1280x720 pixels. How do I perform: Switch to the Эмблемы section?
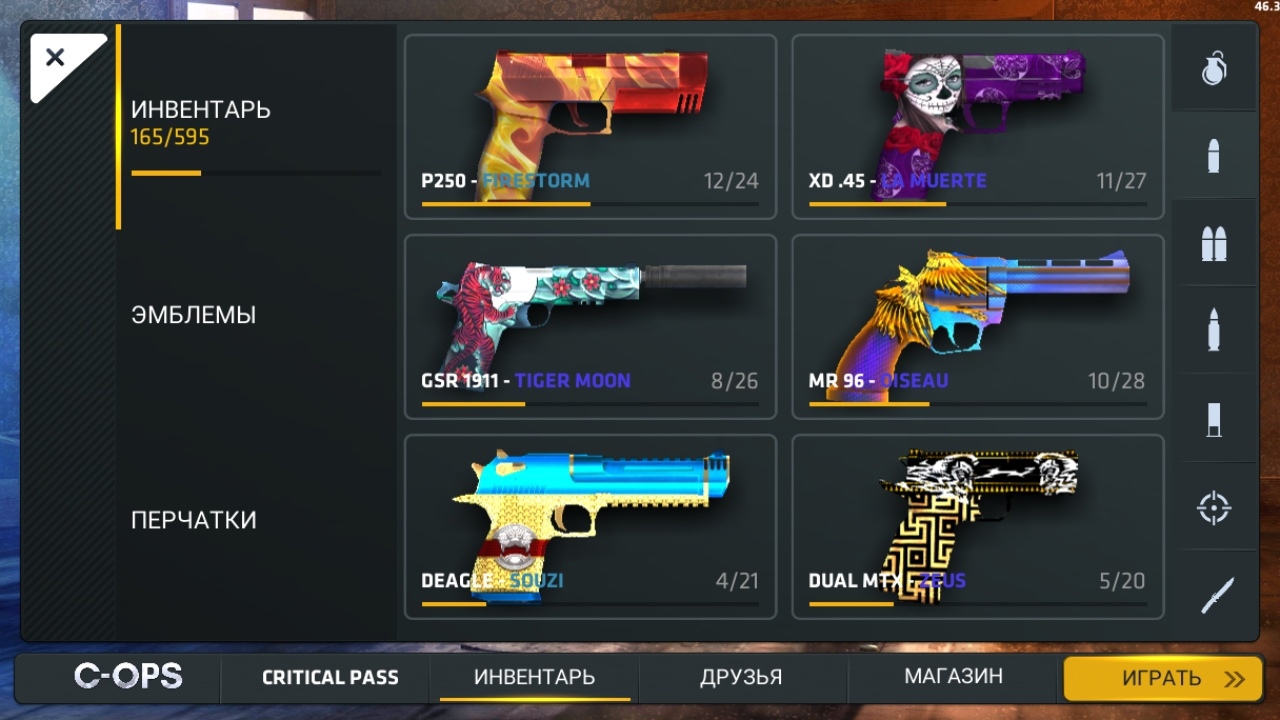(194, 315)
